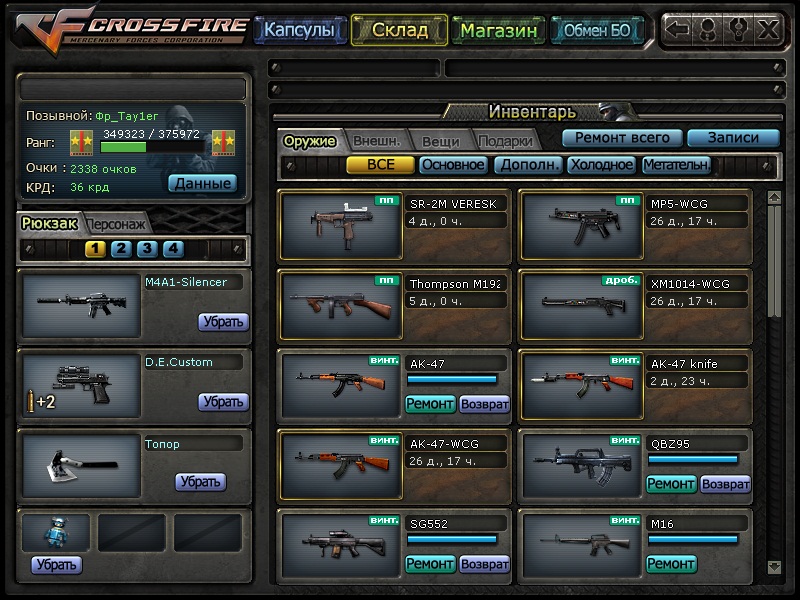Click the Ремонт всего button
The height and width of the screenshot is (600, 800).
tap(622, 138)
